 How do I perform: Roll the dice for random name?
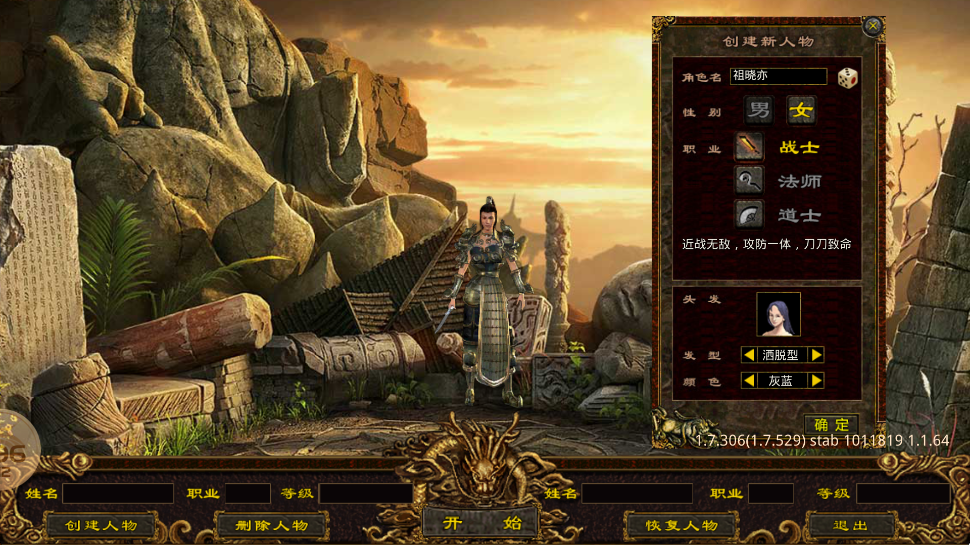pos(848,77)
